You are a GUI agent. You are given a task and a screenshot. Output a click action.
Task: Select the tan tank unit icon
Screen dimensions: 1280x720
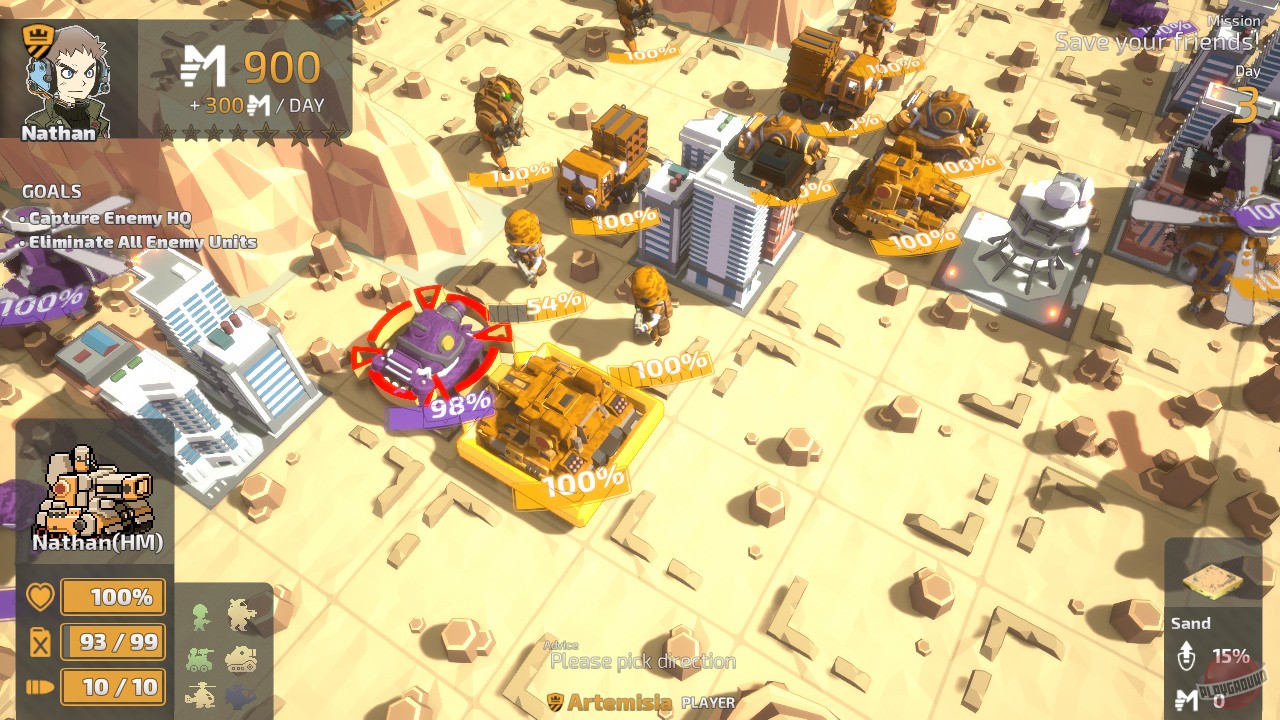point(241,659)
